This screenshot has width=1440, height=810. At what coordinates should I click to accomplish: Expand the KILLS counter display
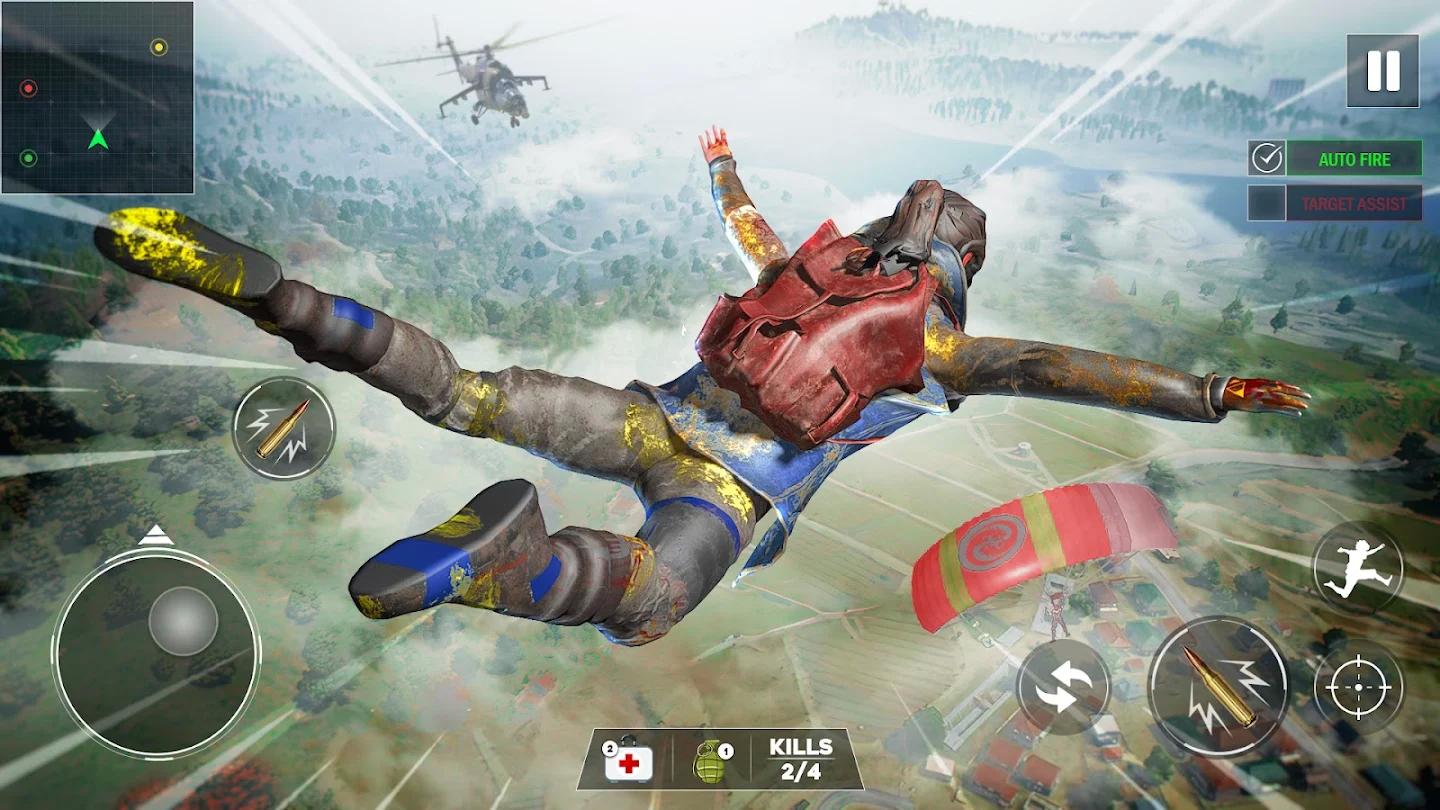click(800, 760)
